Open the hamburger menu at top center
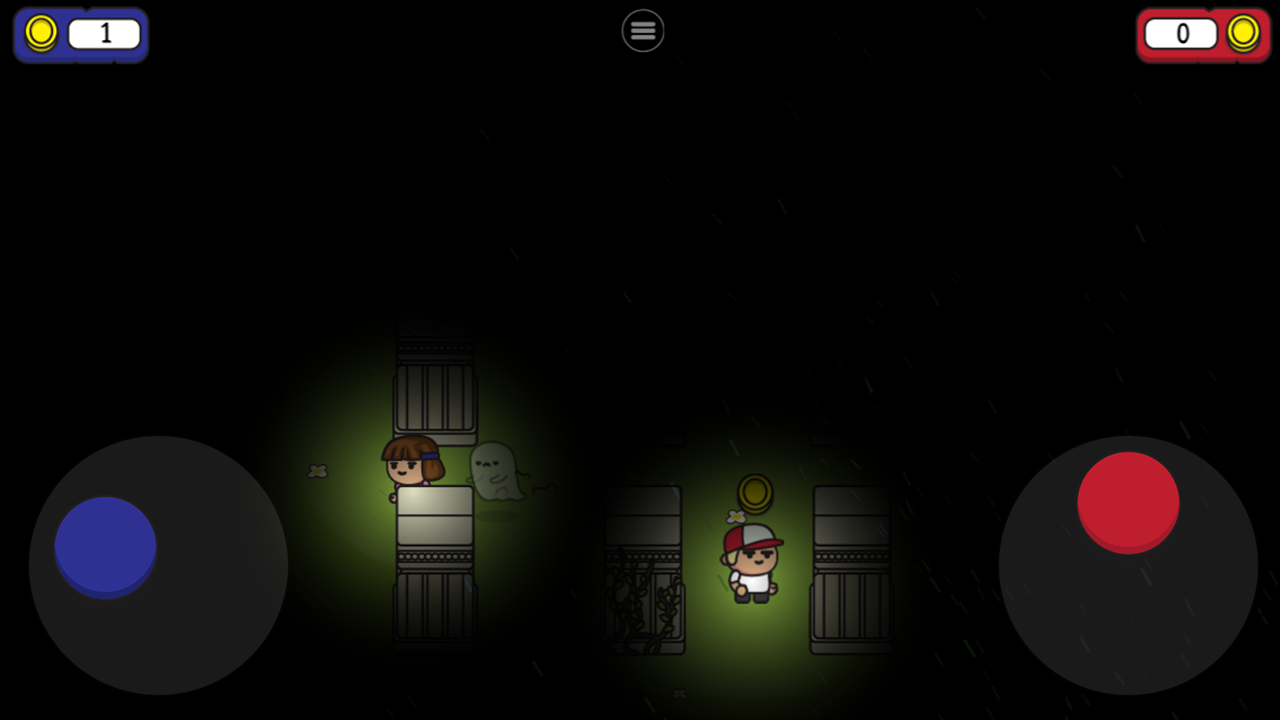The width and height of the screenshot is (1280, 720). (x=643, y=30)
